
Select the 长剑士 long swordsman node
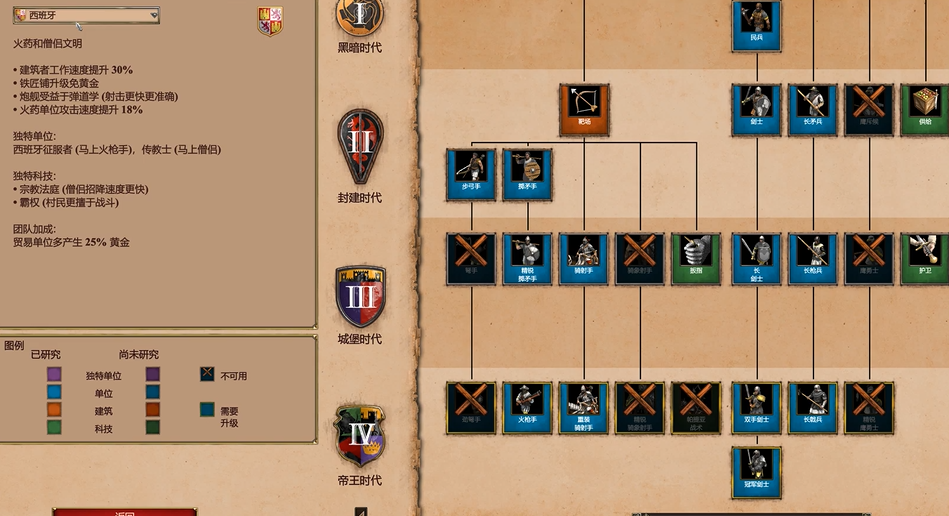point(756,258)
